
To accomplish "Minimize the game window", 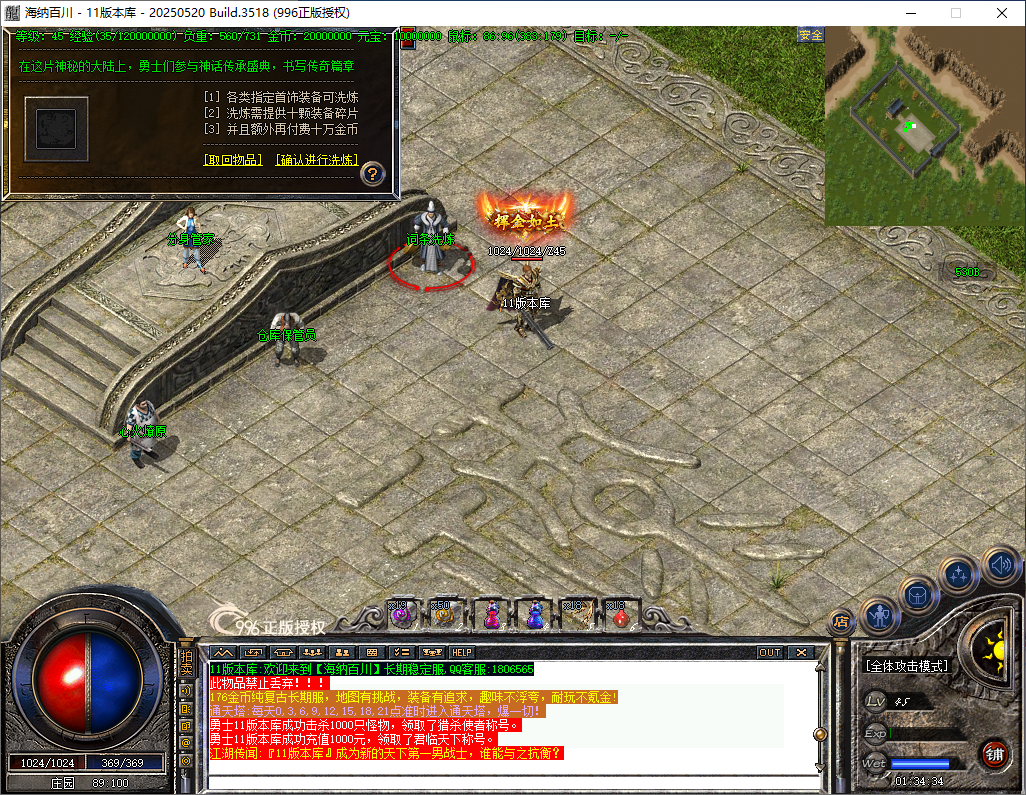I will tap(910, 13).
